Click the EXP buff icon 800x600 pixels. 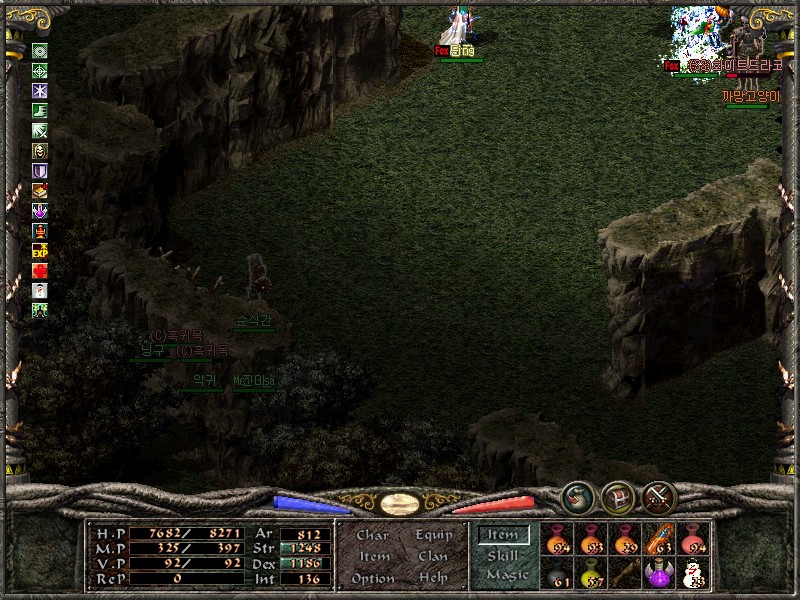(x=40, y=250)
